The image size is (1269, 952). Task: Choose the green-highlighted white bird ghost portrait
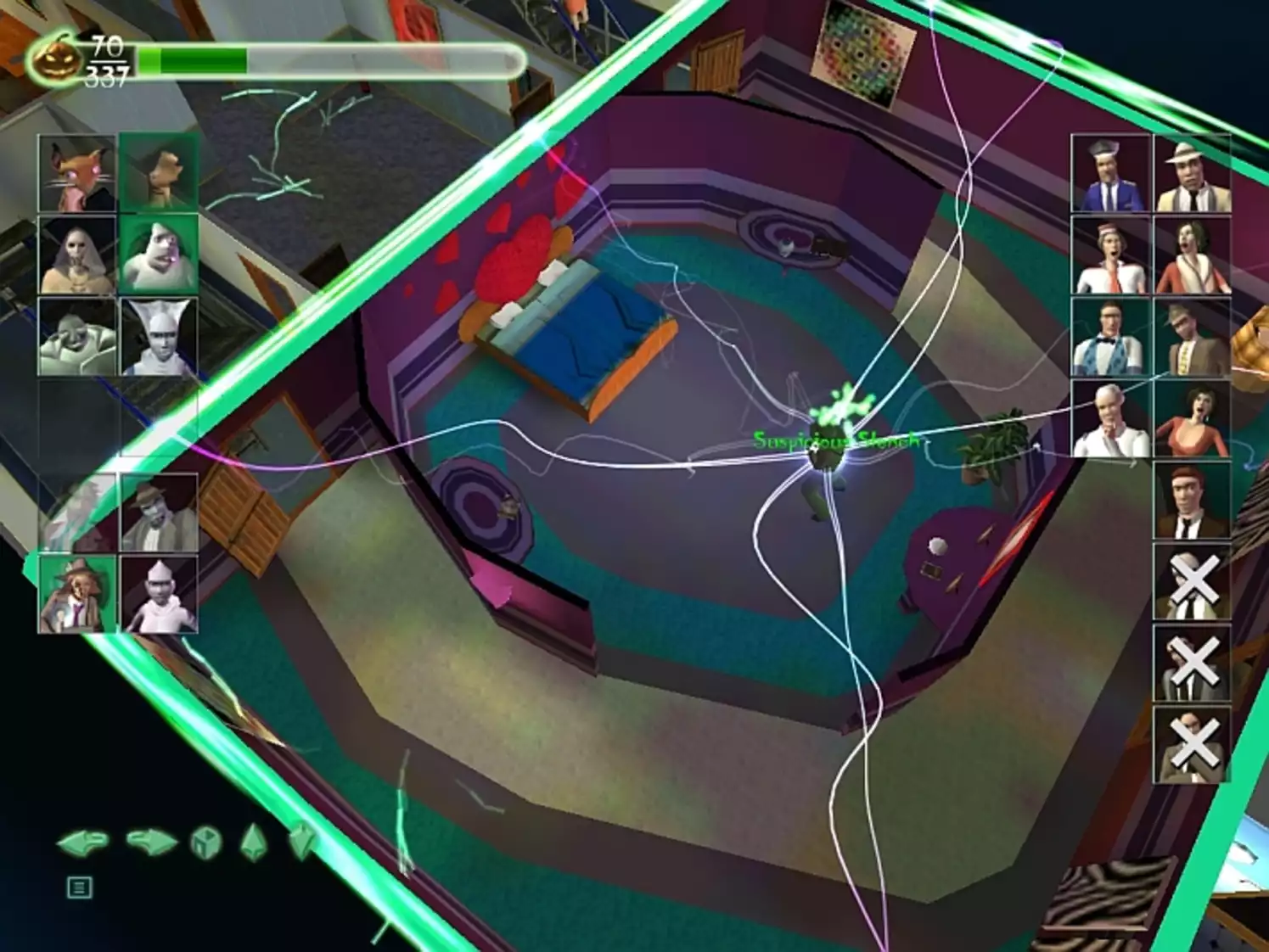(159, 255)
